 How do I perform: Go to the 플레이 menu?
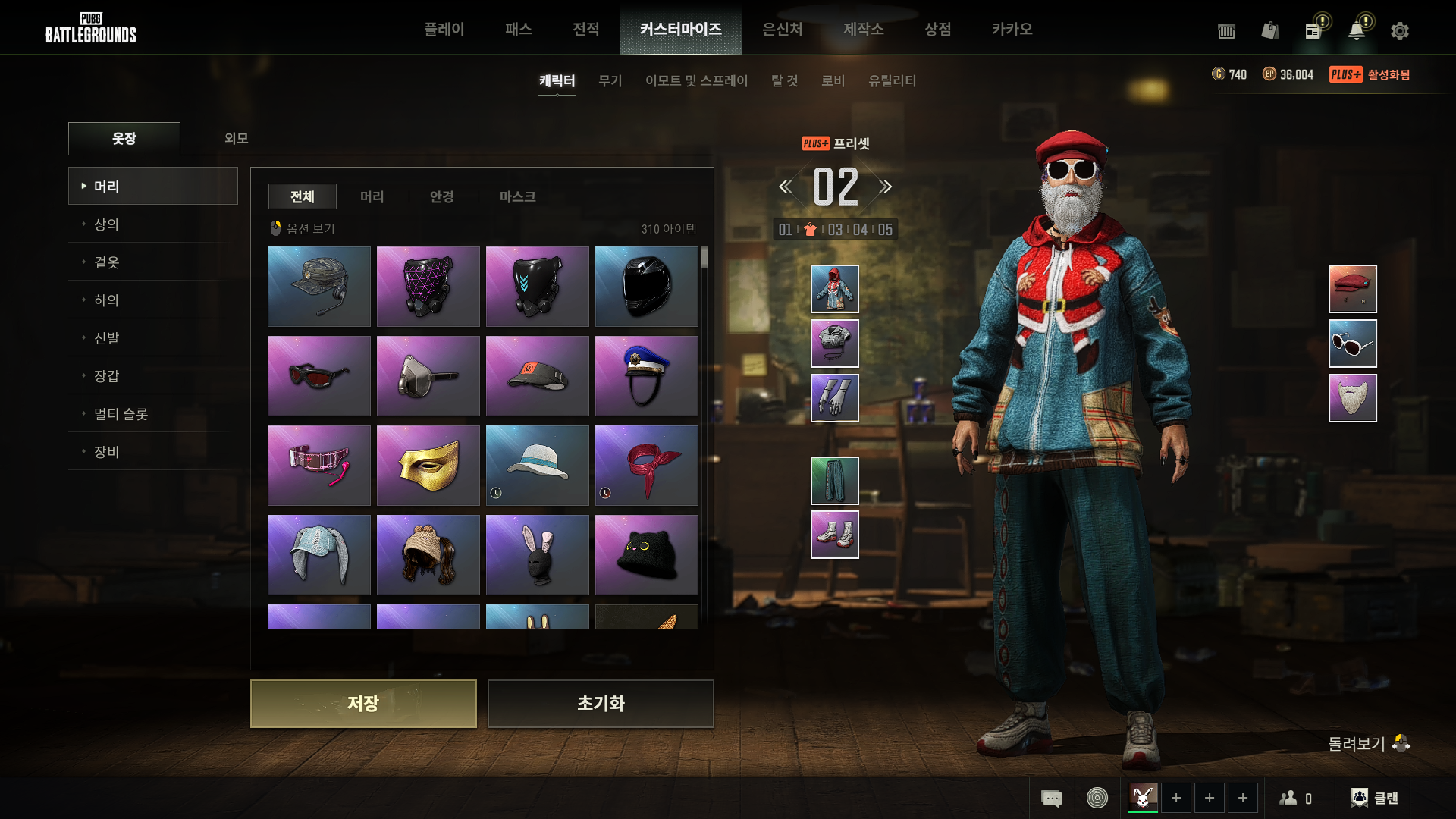coord(444,29)
